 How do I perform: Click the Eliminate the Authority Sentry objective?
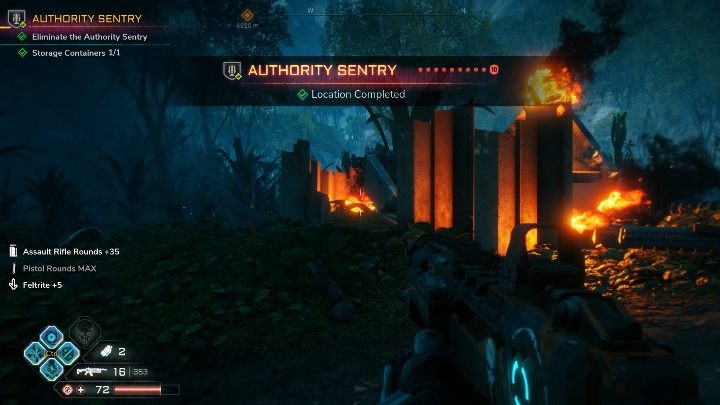click(x=89, y=37)
